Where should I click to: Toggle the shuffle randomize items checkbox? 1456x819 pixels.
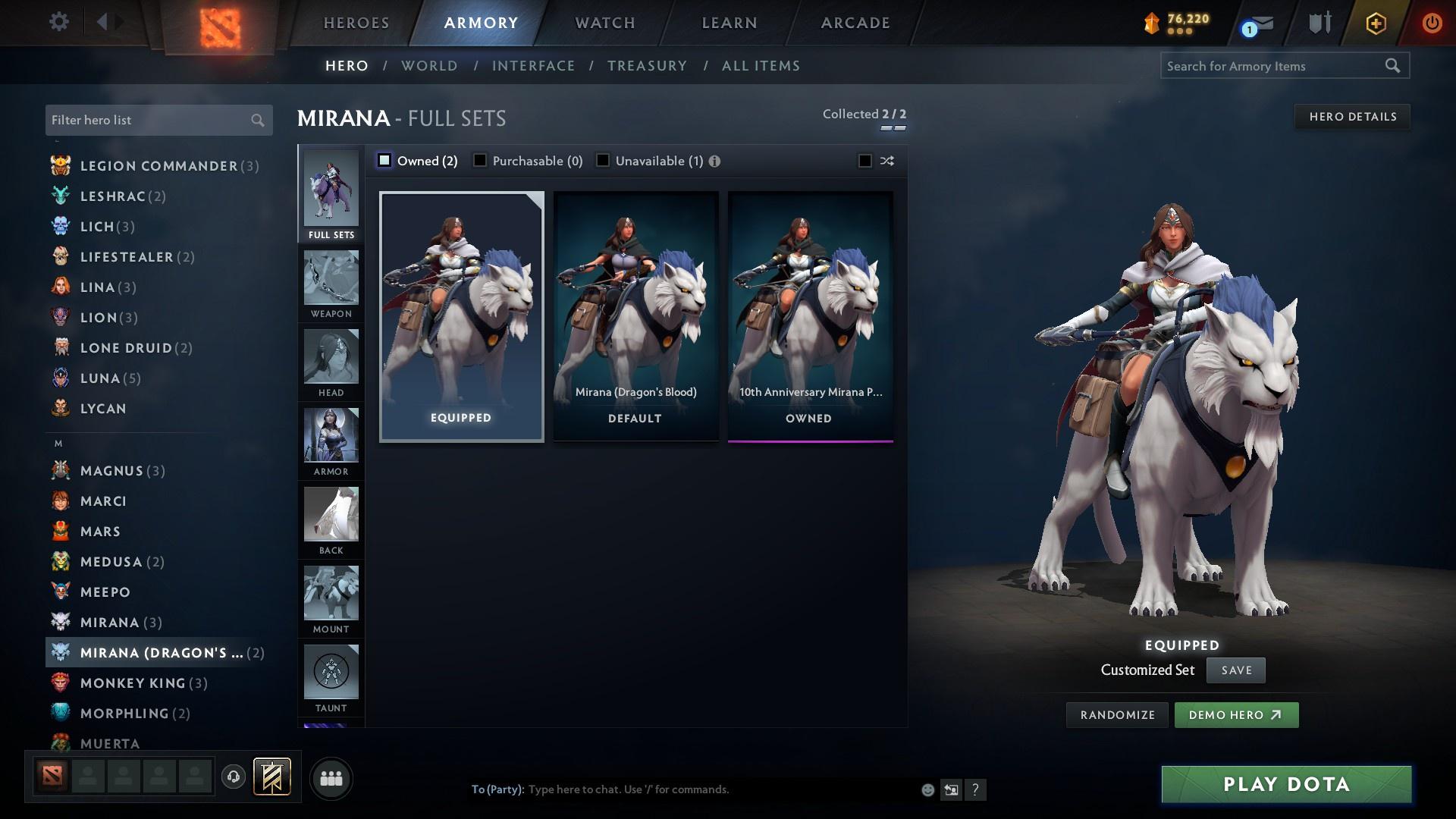coord(864,160)
